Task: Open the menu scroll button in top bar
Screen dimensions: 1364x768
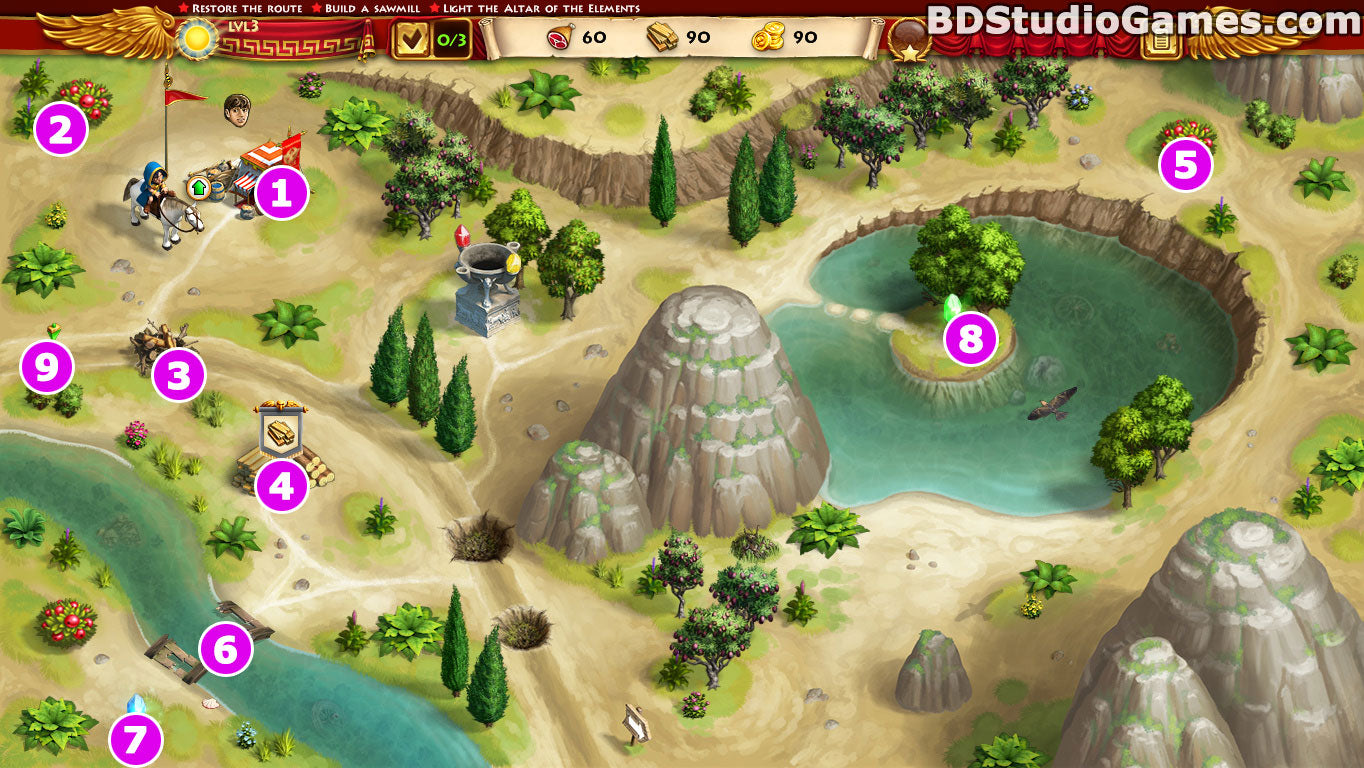Action: pos(1161,40)
